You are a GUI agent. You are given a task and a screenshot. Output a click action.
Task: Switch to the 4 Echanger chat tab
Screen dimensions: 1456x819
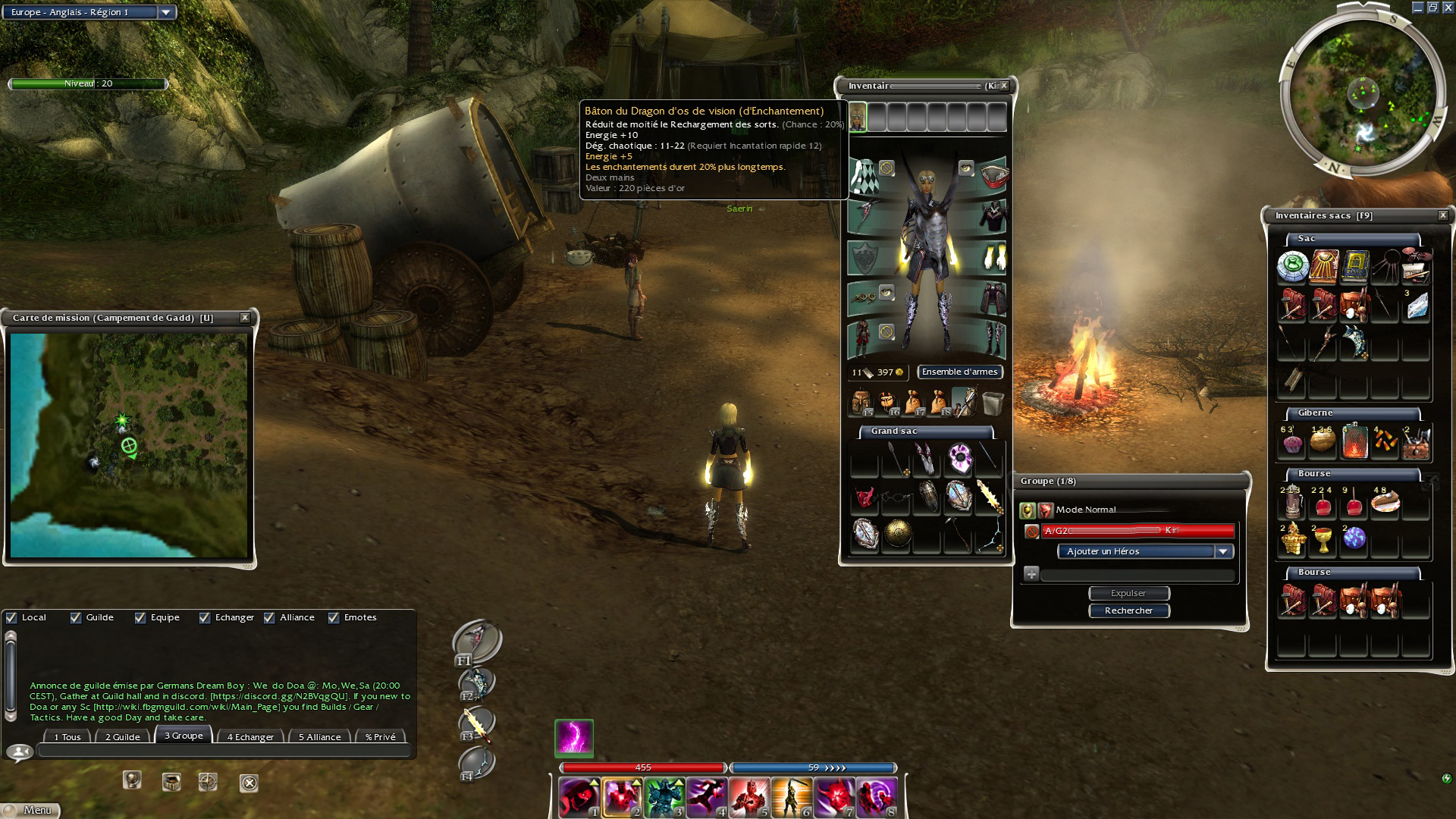pos(250,736)
